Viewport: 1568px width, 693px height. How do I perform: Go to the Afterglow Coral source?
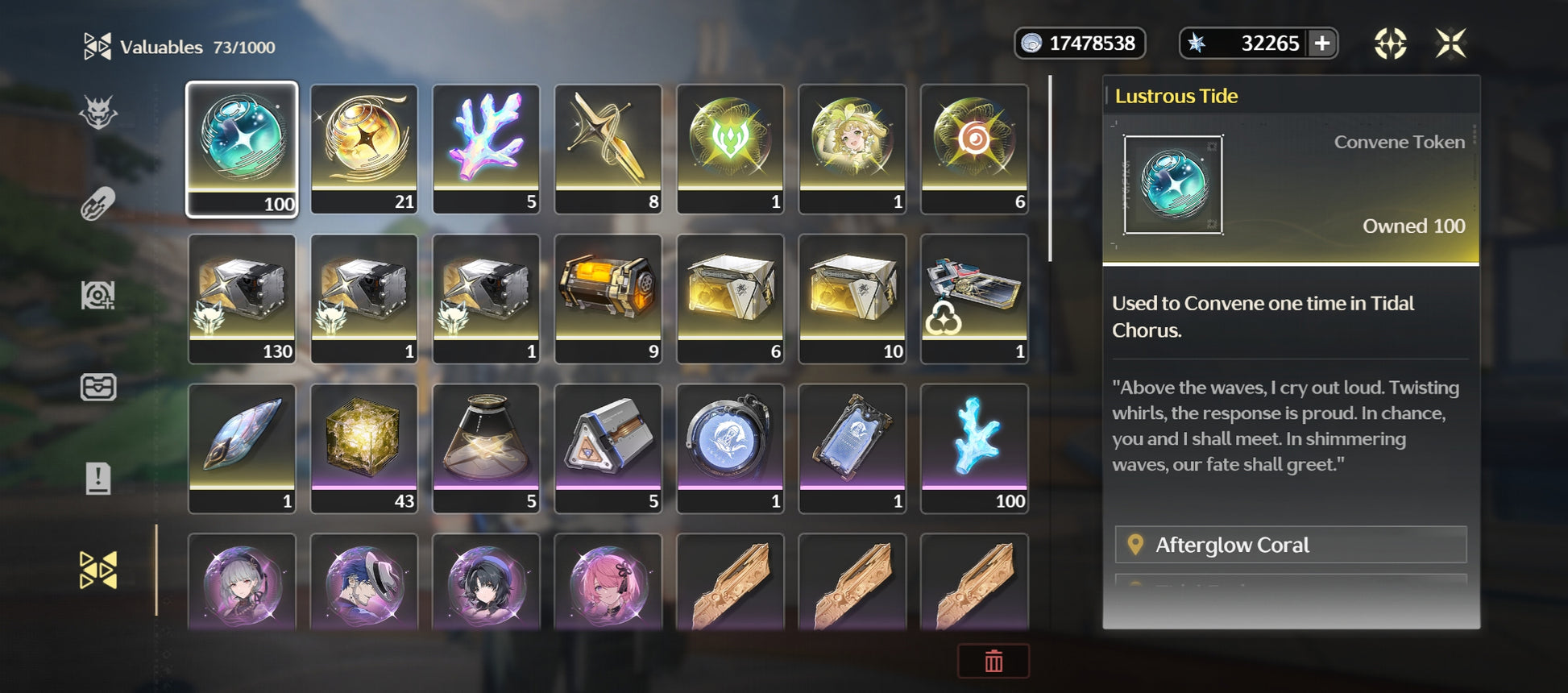click(1290, 545)
